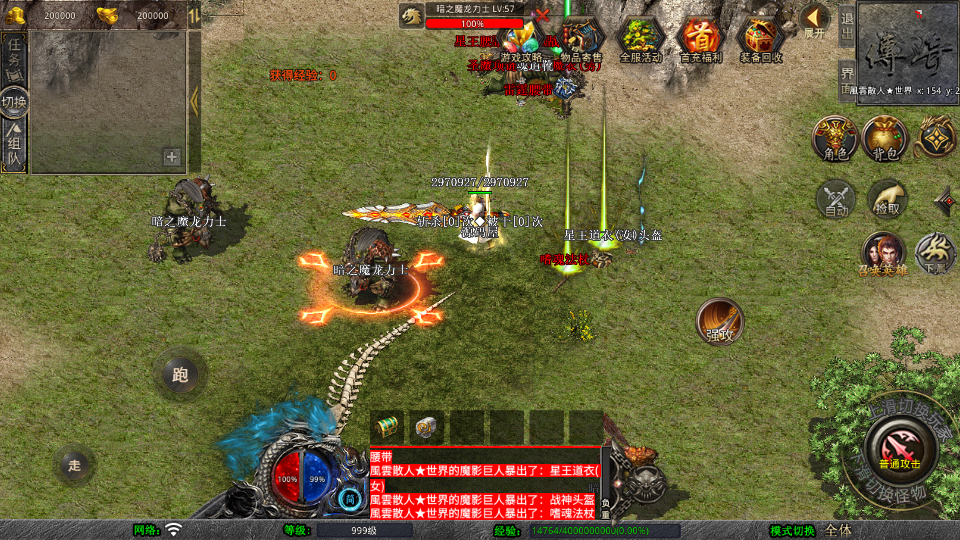The image size is (960, 540).
Task: Tap the 拾取 pickup button
Action: click(x=887, y=199)
